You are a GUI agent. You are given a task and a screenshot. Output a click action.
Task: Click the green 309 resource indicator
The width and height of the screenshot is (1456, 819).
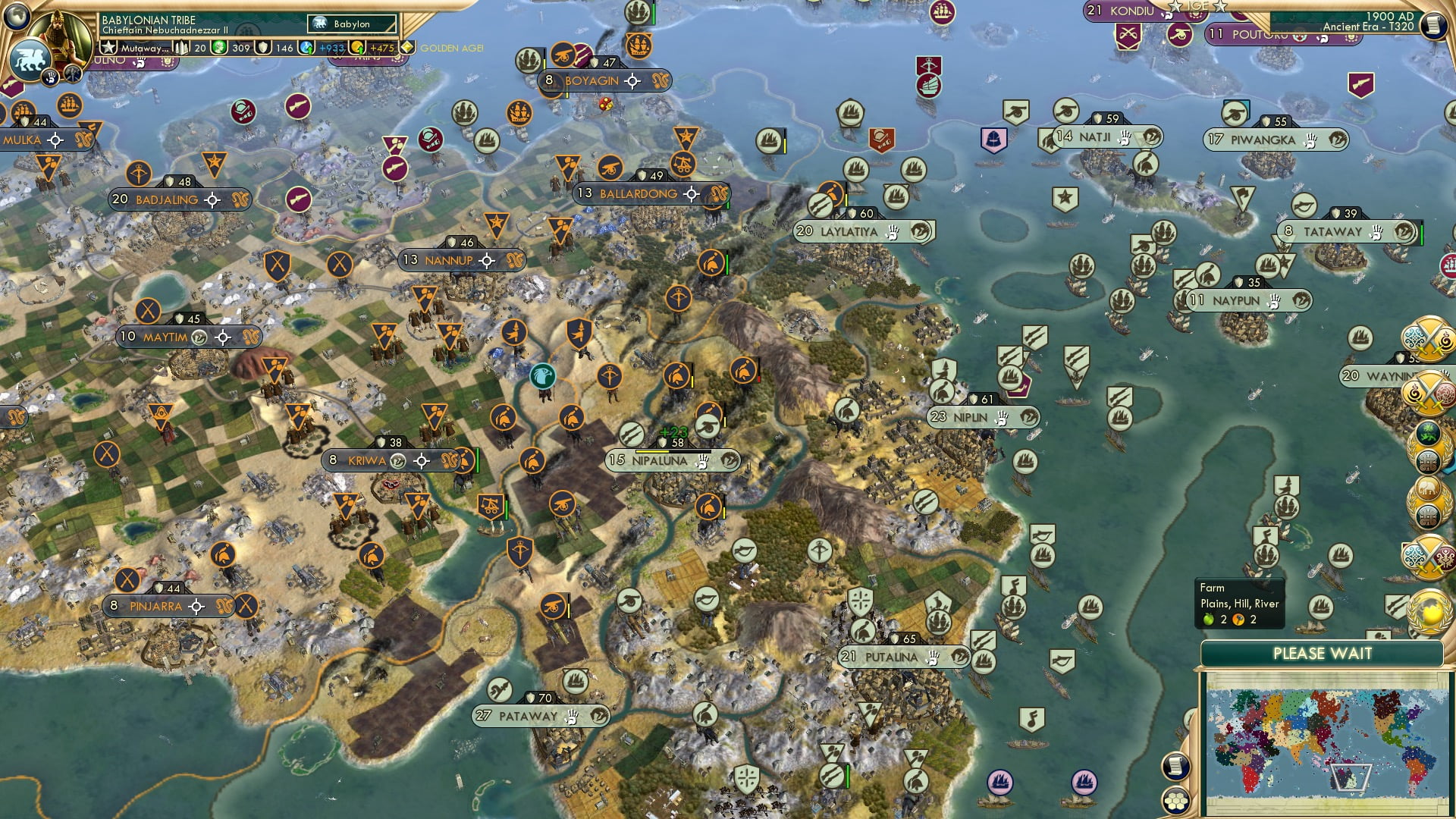point(219,48)
